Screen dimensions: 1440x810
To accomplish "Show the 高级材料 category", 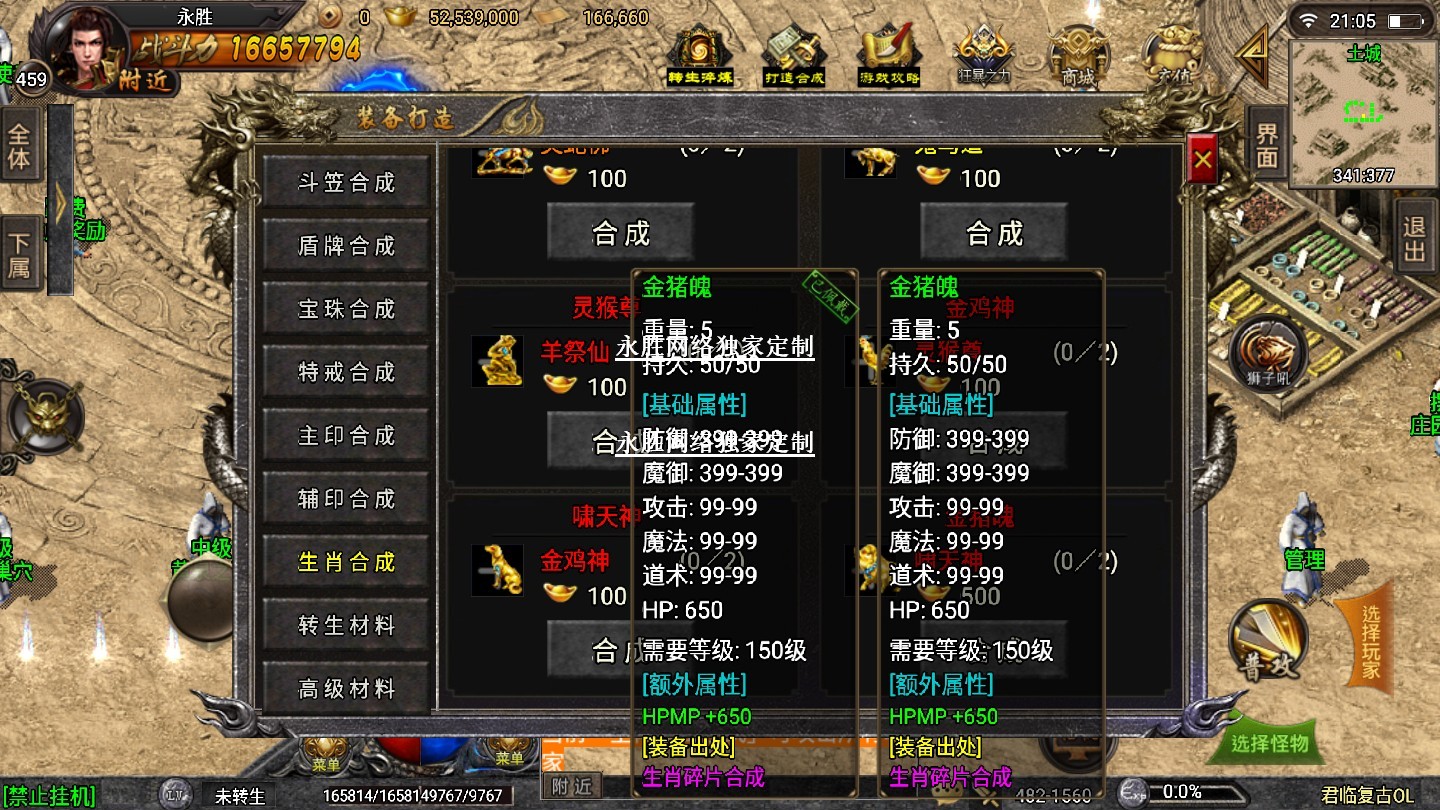I will 346,688.
